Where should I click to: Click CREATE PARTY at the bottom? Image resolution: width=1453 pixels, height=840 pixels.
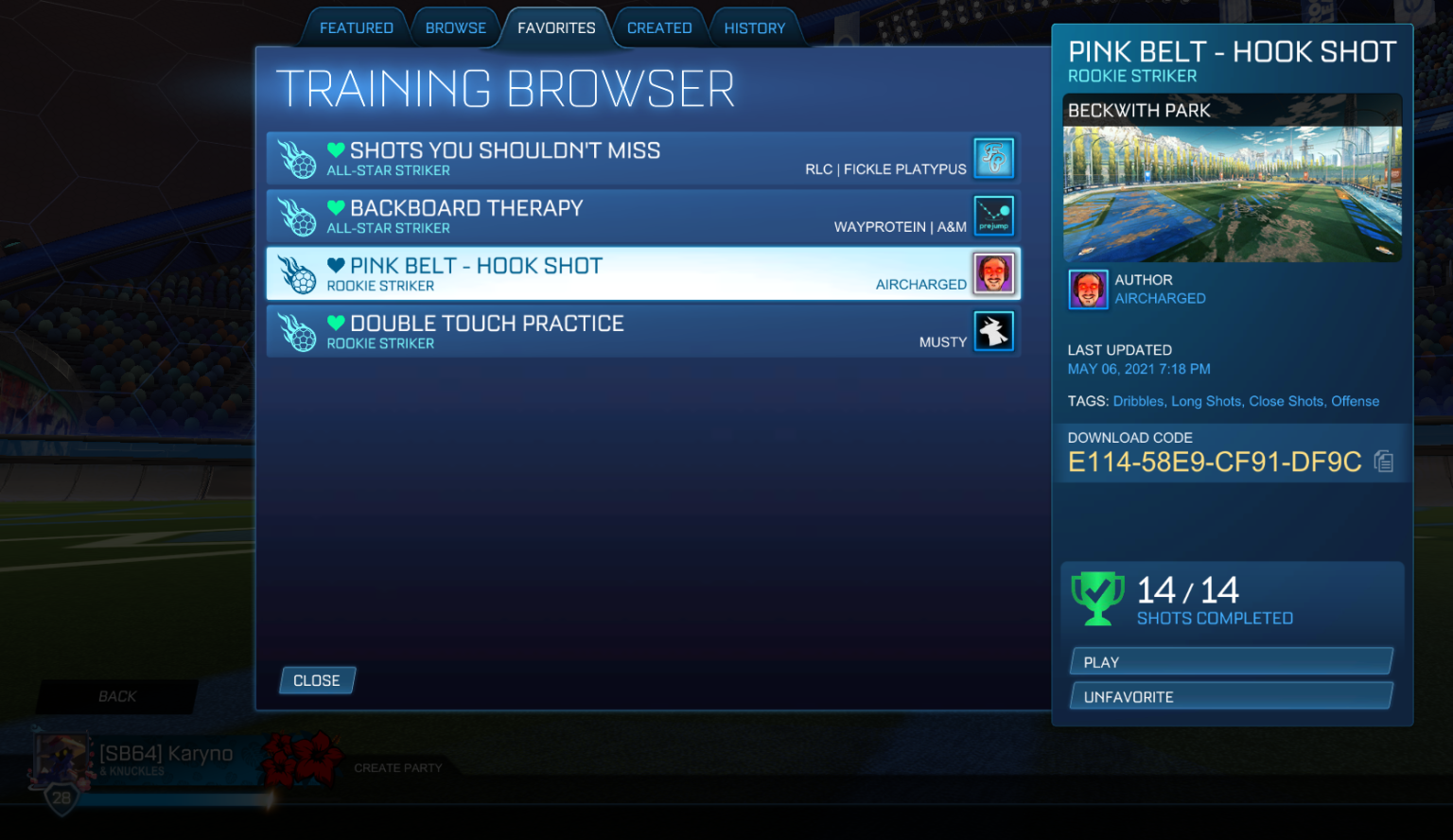point(397,768)
